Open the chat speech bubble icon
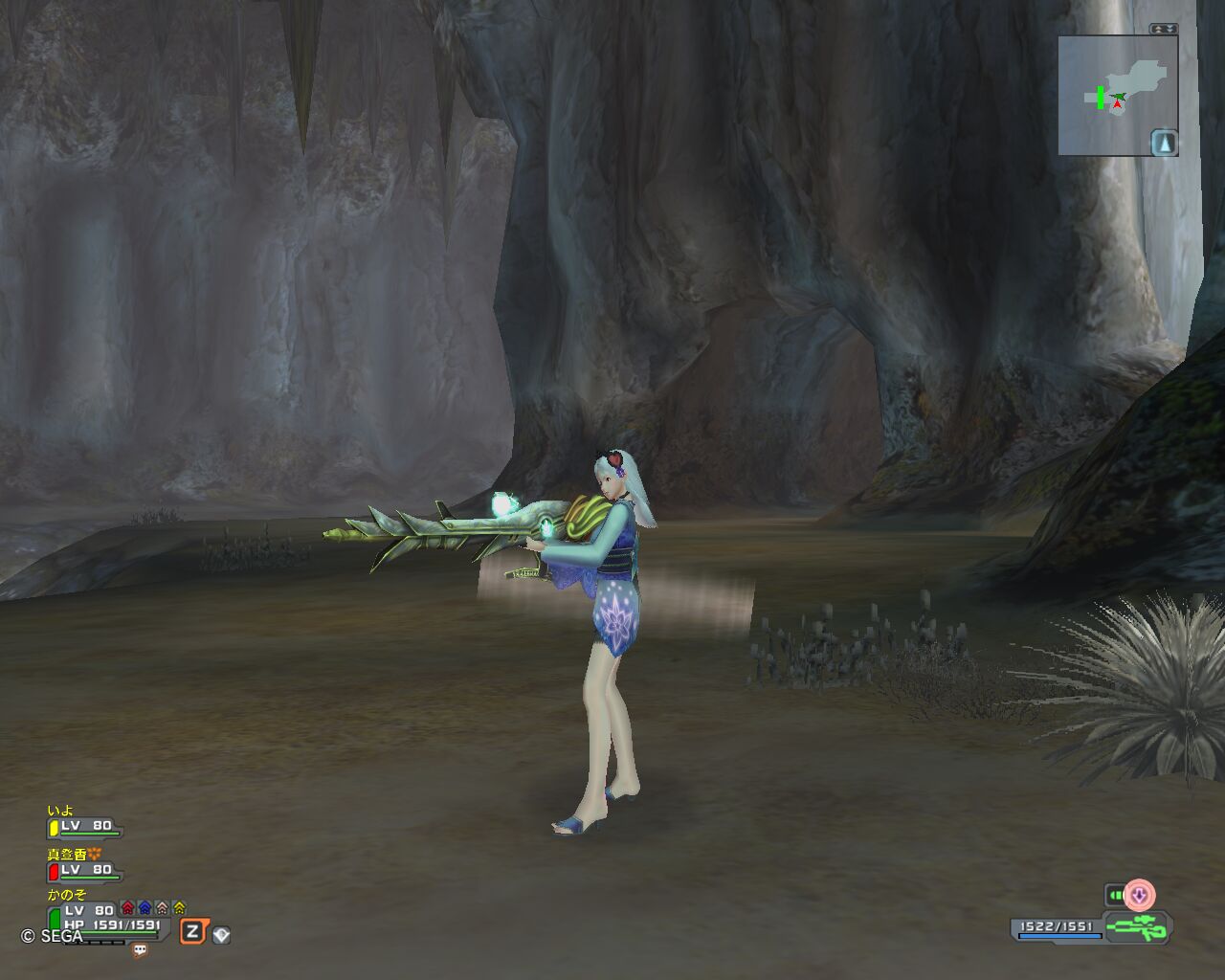Image resolution: width=1225 pixels, height=980 pixels. pos(140,950)
